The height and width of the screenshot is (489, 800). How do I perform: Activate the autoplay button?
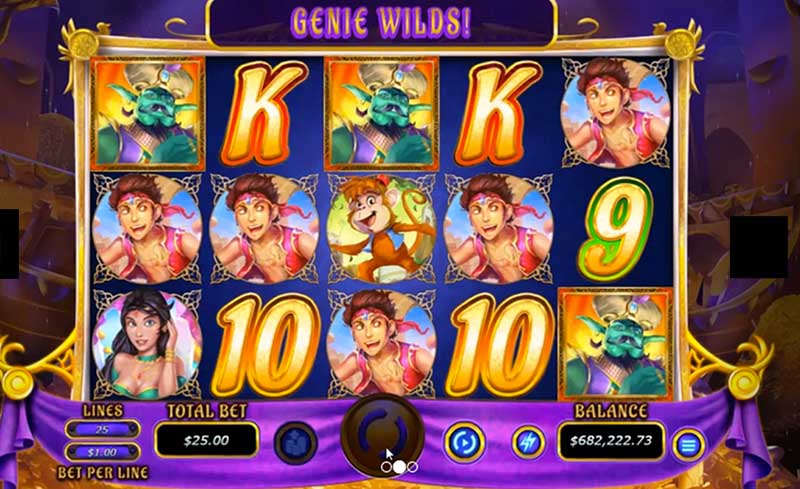pyautogui.click(x=463, y=441)
